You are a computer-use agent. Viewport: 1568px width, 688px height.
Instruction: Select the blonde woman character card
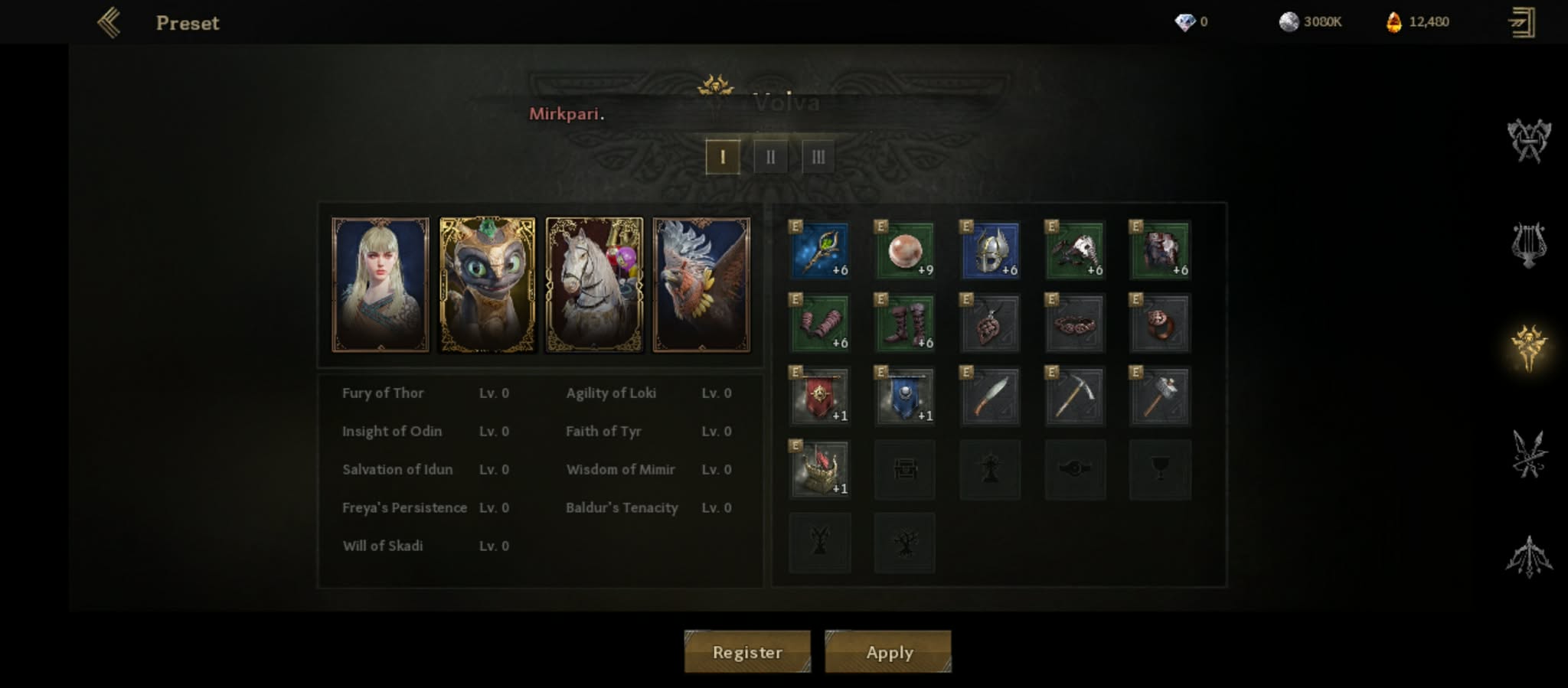(381, 285)
